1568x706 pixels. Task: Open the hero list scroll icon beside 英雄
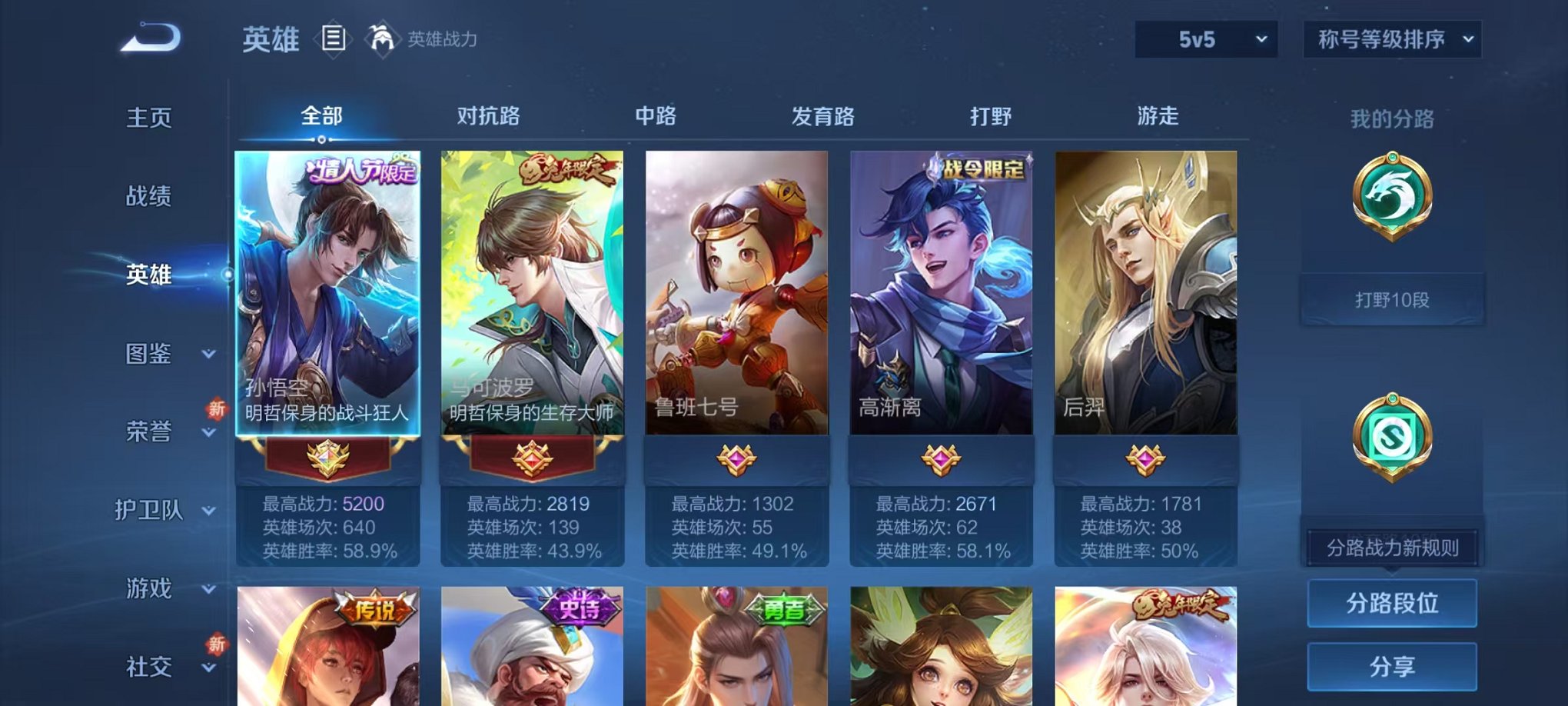click(x=334, y=37)
